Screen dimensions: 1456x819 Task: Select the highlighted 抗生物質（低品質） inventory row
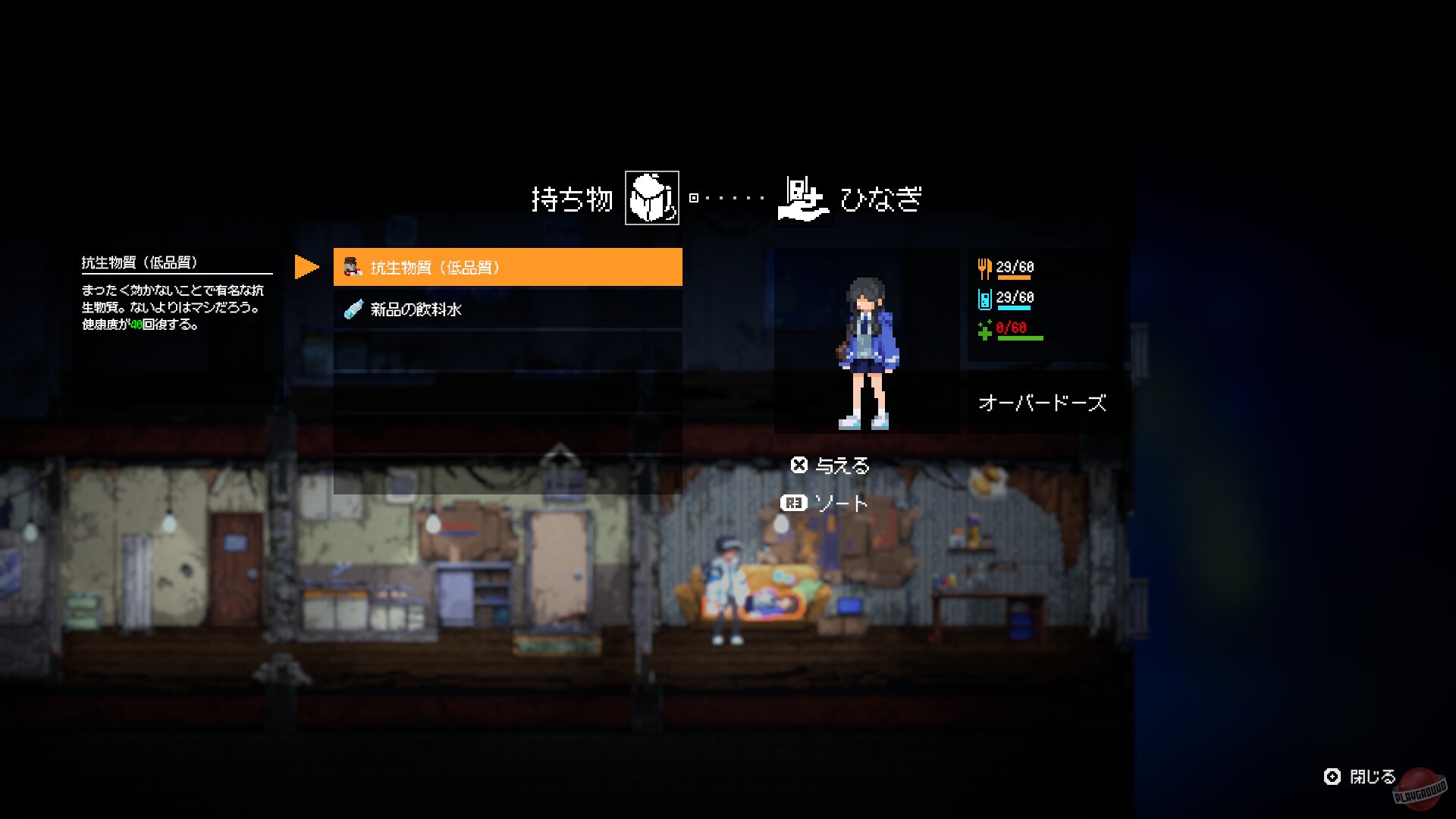coord(507,266)
